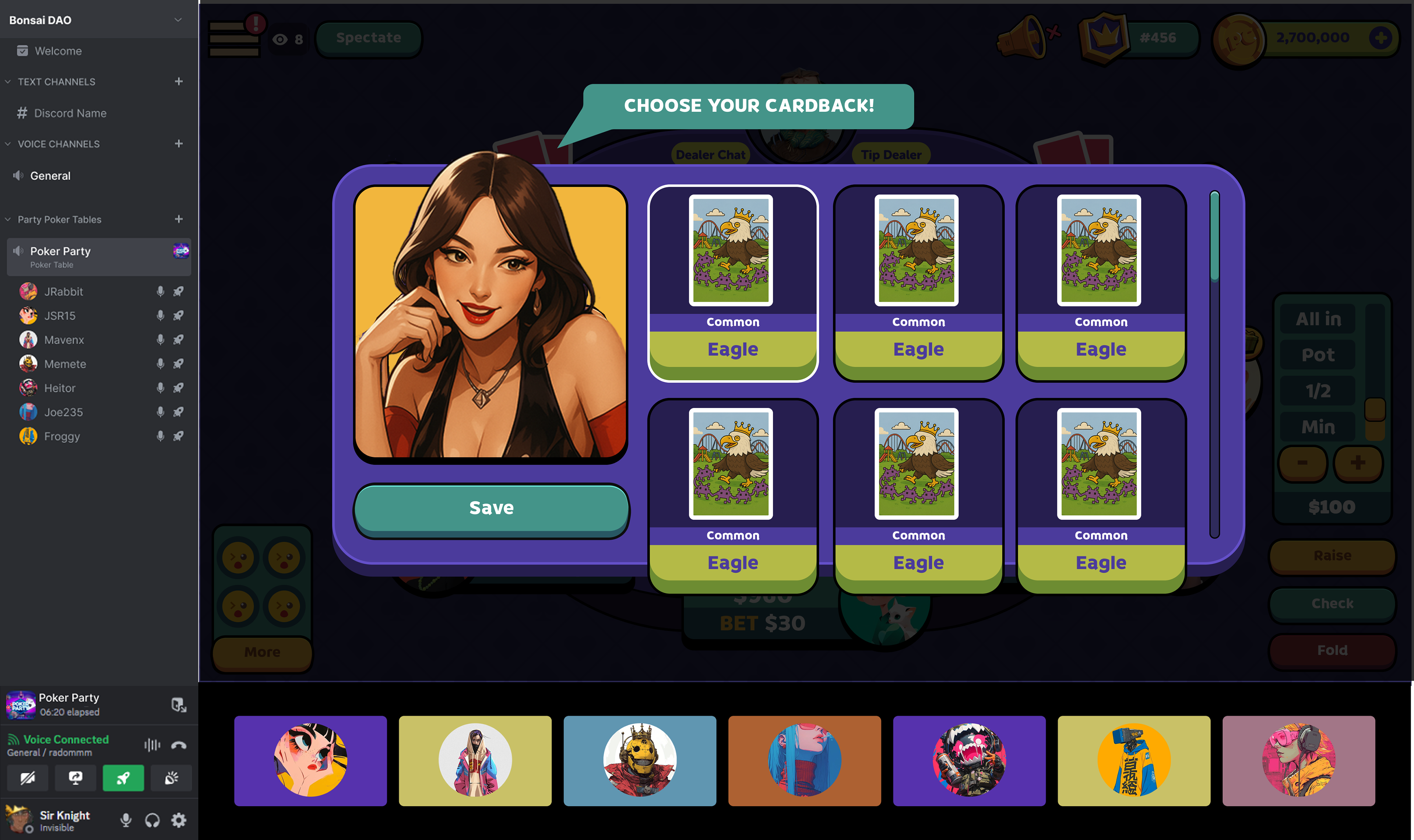Add a new text channel

click(x=179, y=81)
